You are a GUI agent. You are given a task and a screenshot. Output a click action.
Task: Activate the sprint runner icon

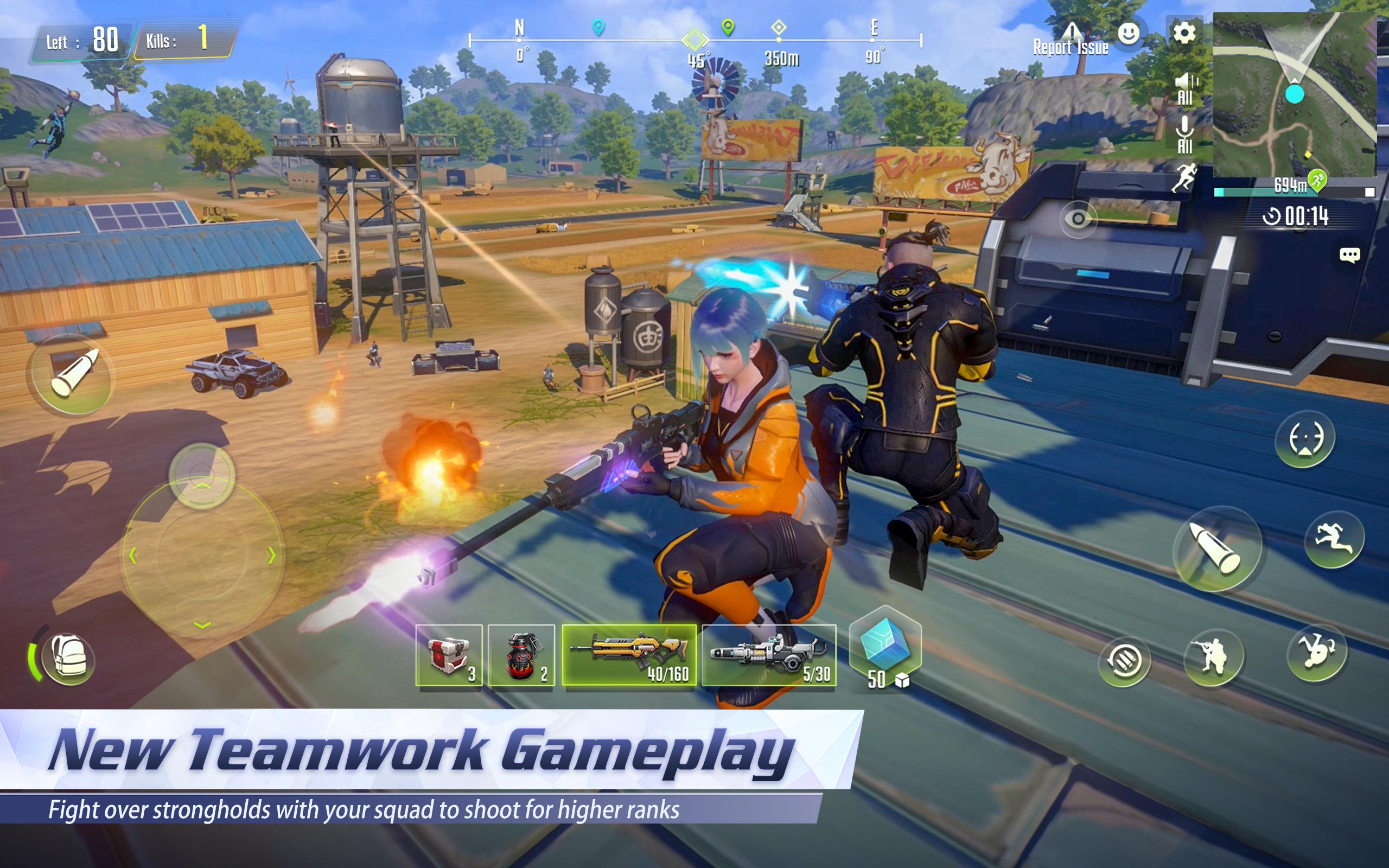pyautogui.click(x=1335, y=541)
